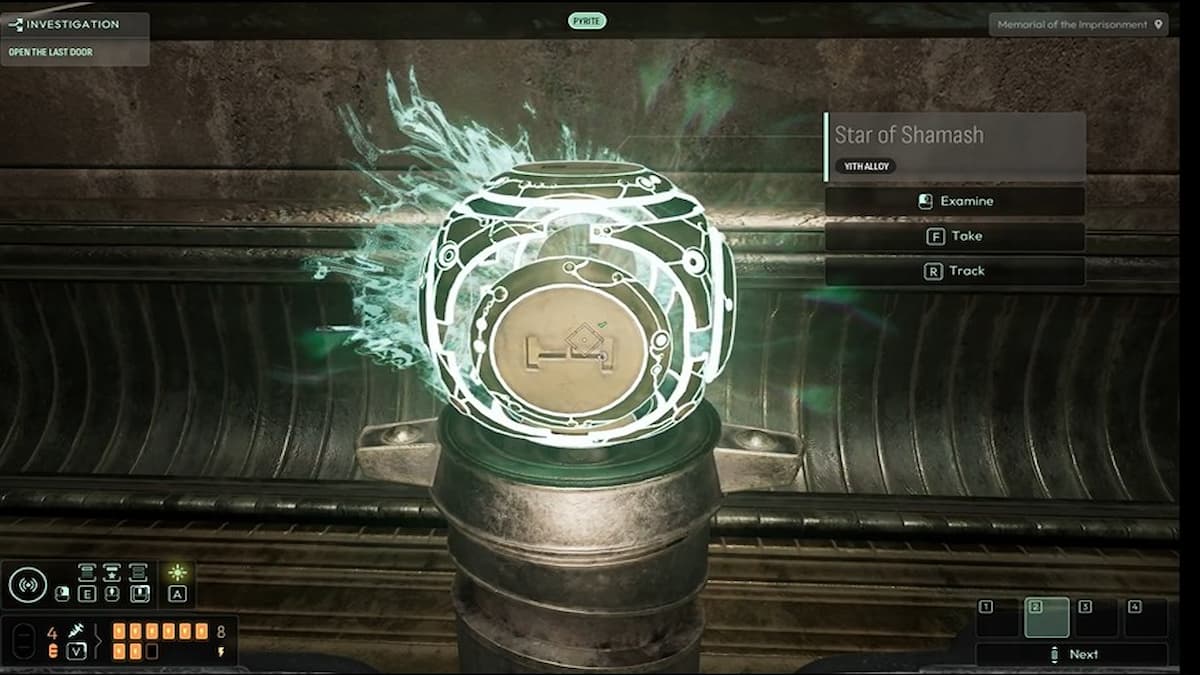Select quick slot number 4

point(1146,617)
